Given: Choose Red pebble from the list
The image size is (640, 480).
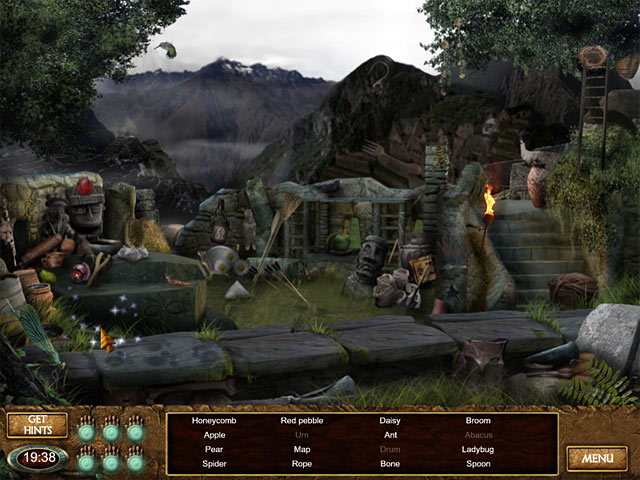Looking at the screenshot, I should 302,421.
